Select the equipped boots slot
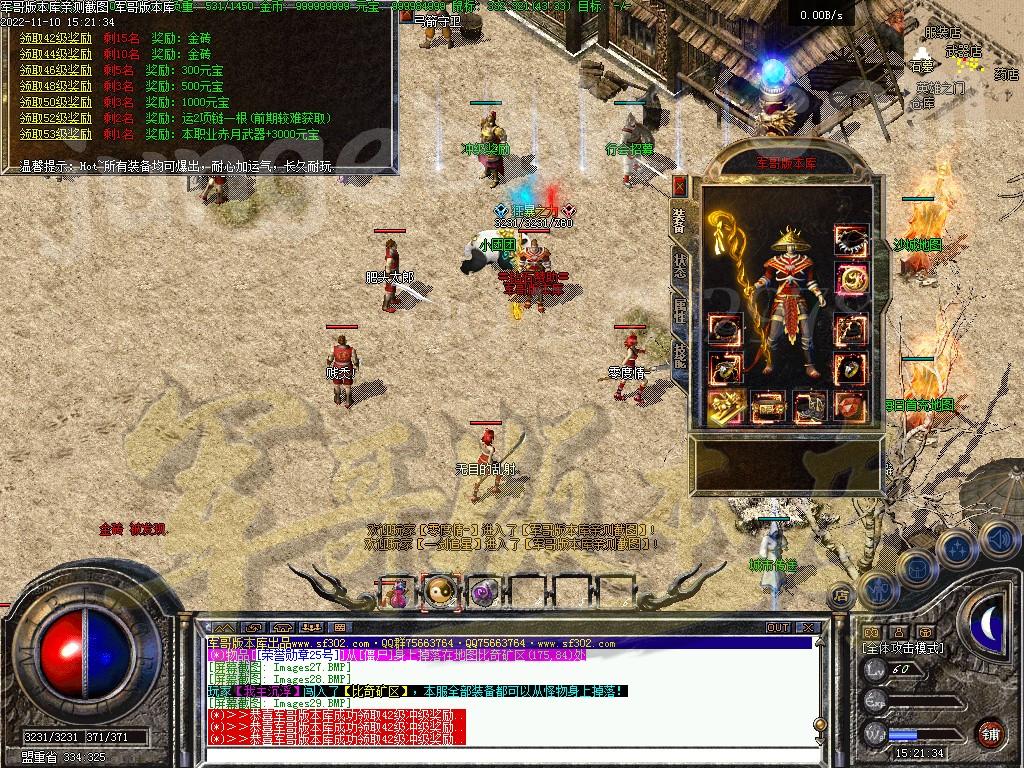Screen dimensions: 1024x768 click(x=808, y=405)
